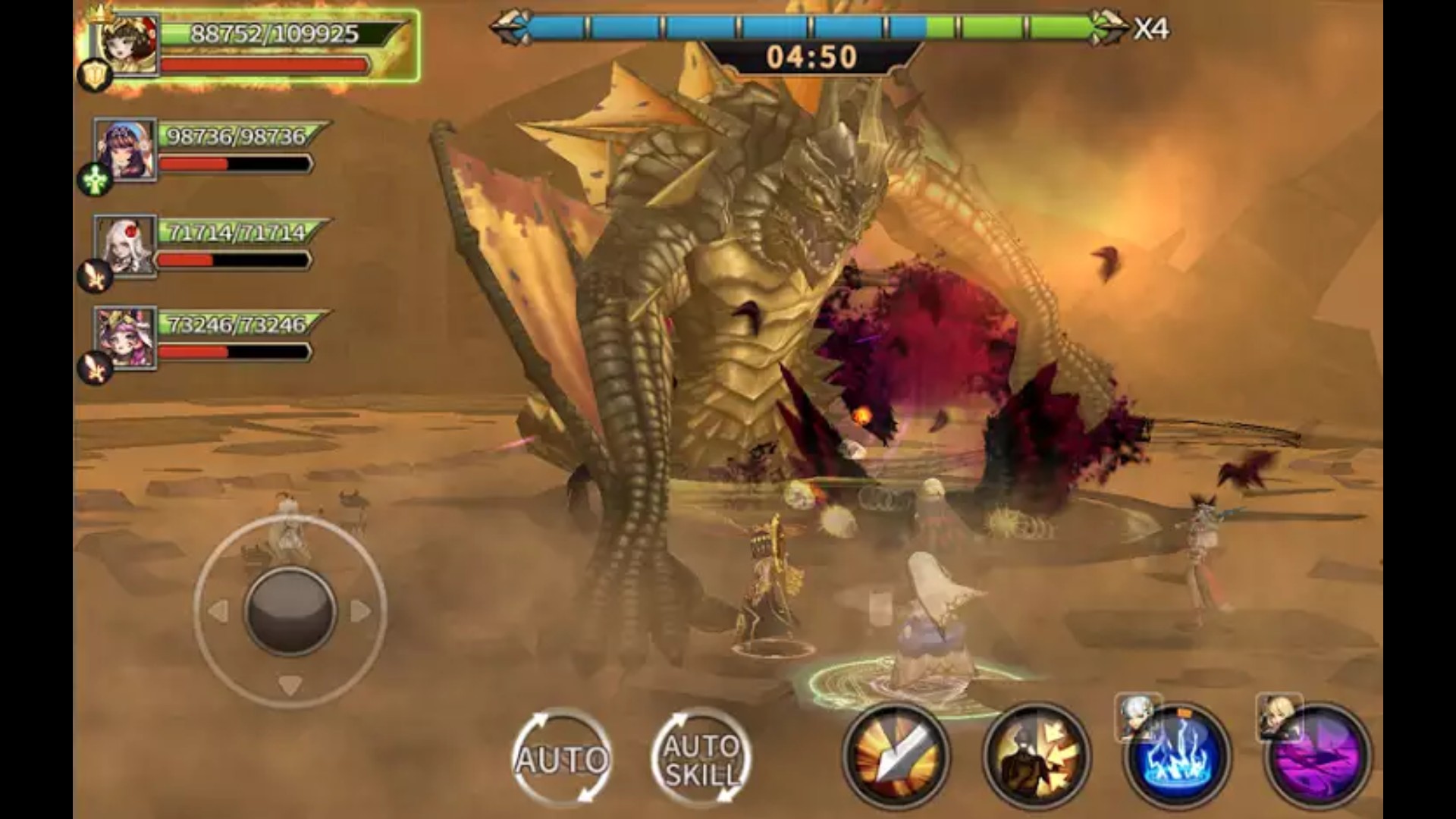The image size is (1456, 819).
Task: Choose the white-haired hero portrait
Action: coord(126,246)
